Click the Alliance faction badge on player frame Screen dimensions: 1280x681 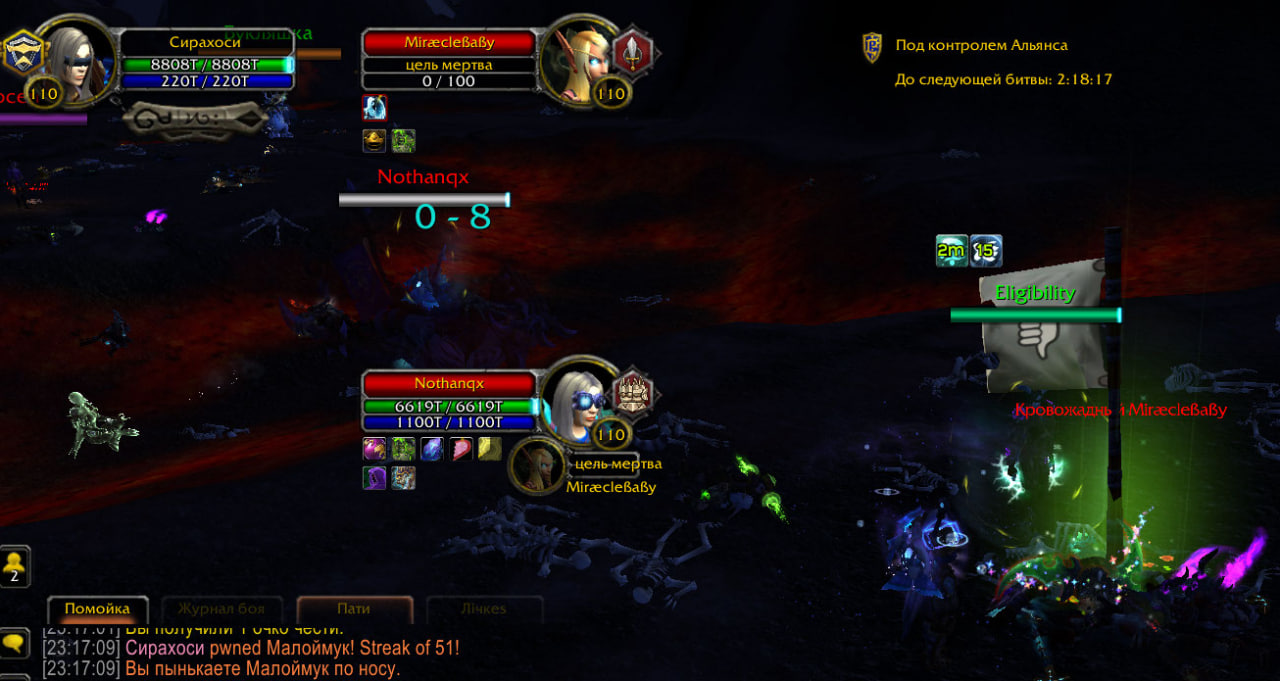21,51
